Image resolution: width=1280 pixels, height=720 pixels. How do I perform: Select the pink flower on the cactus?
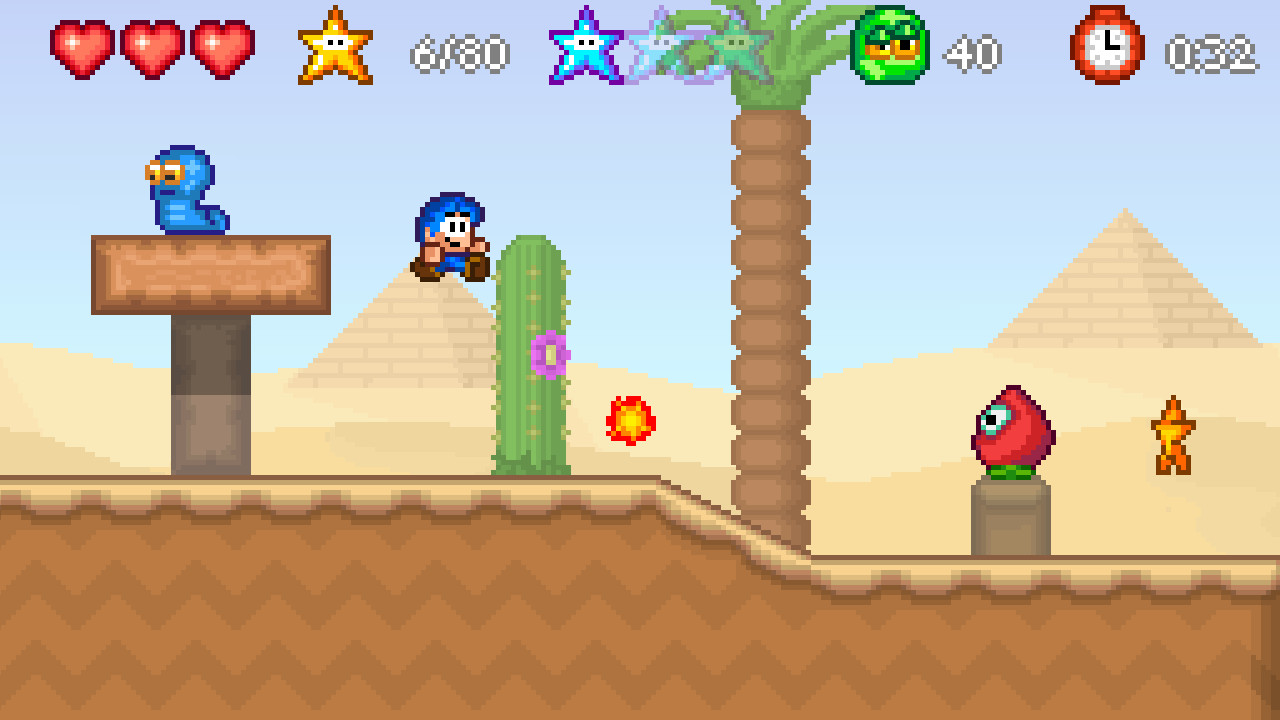coord(548,352)
